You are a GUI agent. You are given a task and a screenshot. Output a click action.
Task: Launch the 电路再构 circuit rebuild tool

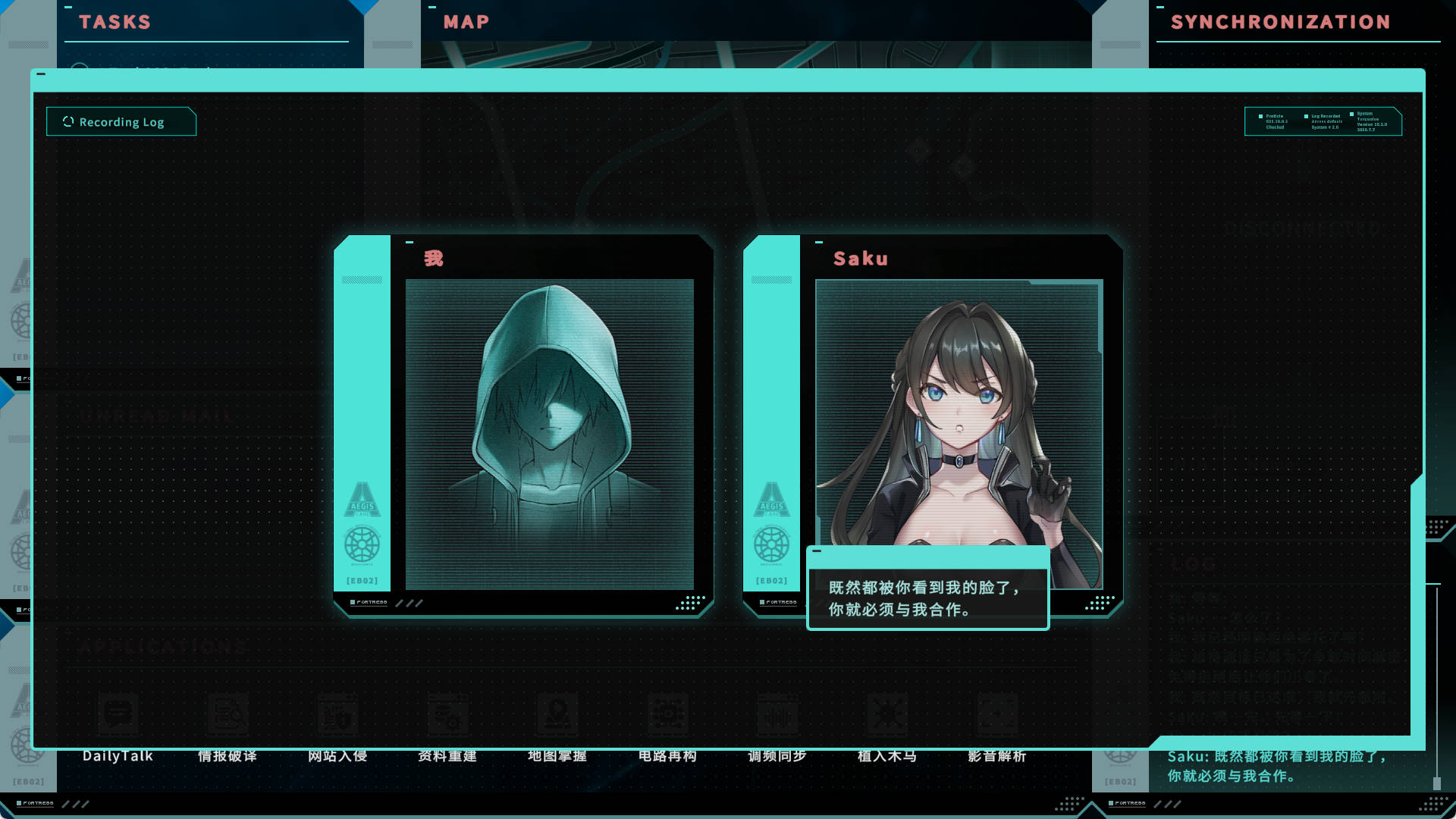click(x=668, y=714)
